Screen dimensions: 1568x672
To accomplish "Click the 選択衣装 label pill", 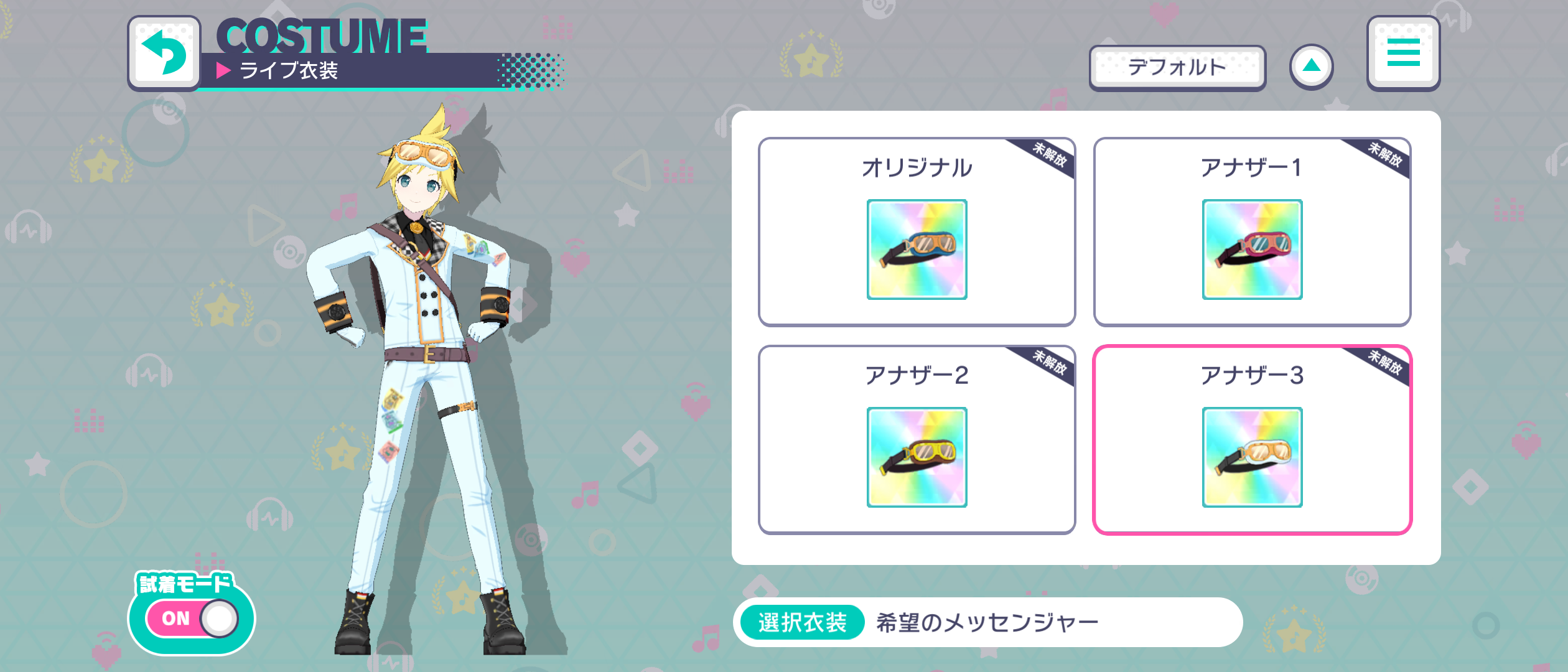I will 801,621.
